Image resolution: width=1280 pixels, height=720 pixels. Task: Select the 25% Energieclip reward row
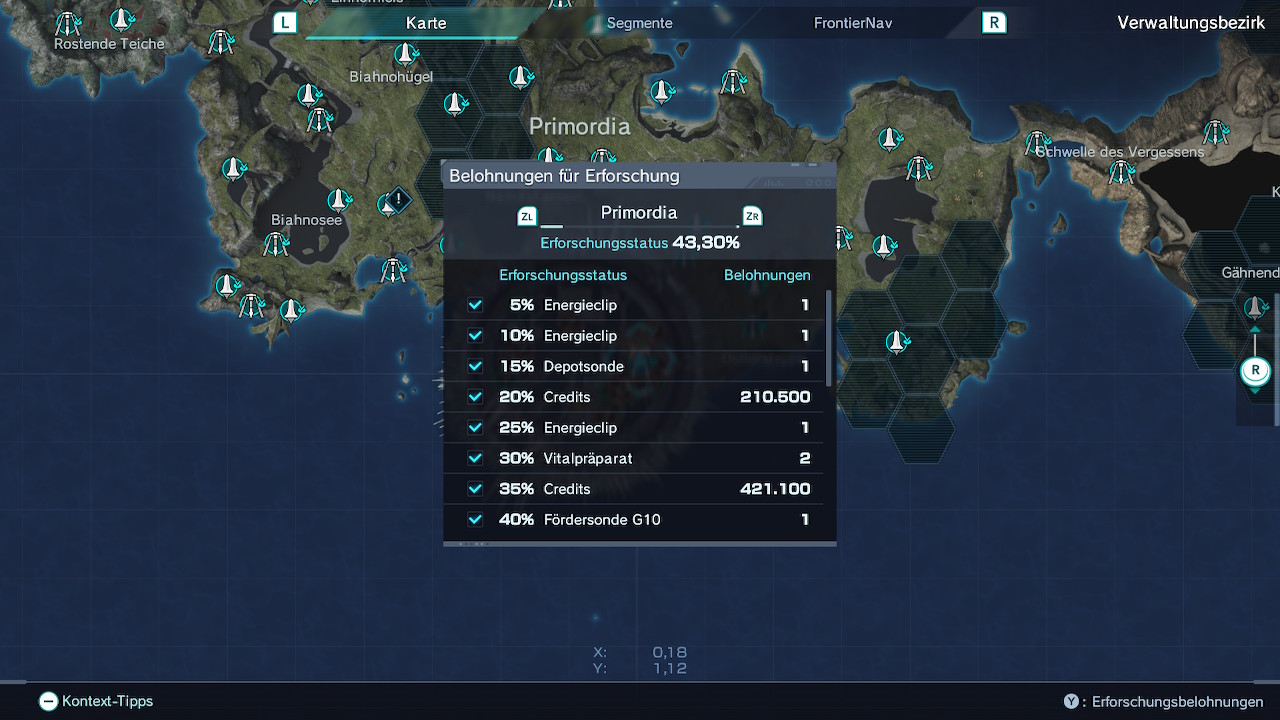click(x=638, y=428)
